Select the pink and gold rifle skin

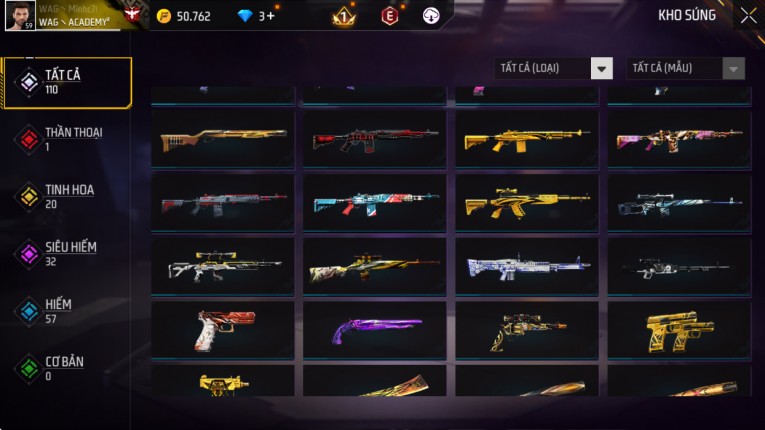(679, 140)
